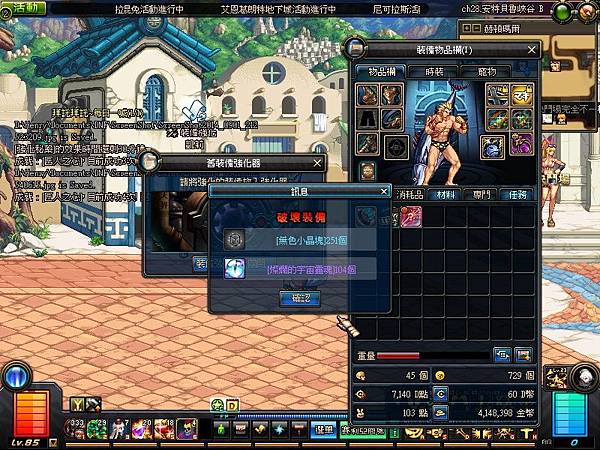600x450 pixels.
Task: Click the cosmic soul reward icon
Action: [234, 268]
